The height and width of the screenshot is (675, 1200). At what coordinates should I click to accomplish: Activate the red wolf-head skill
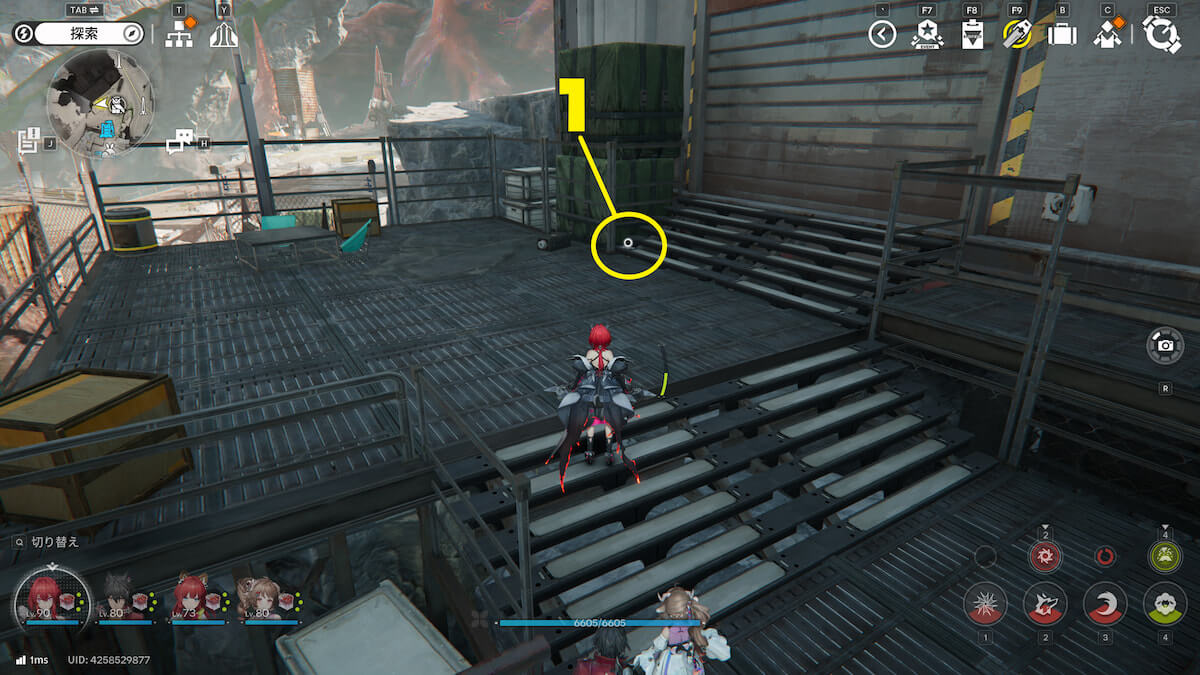[1045, 604]
